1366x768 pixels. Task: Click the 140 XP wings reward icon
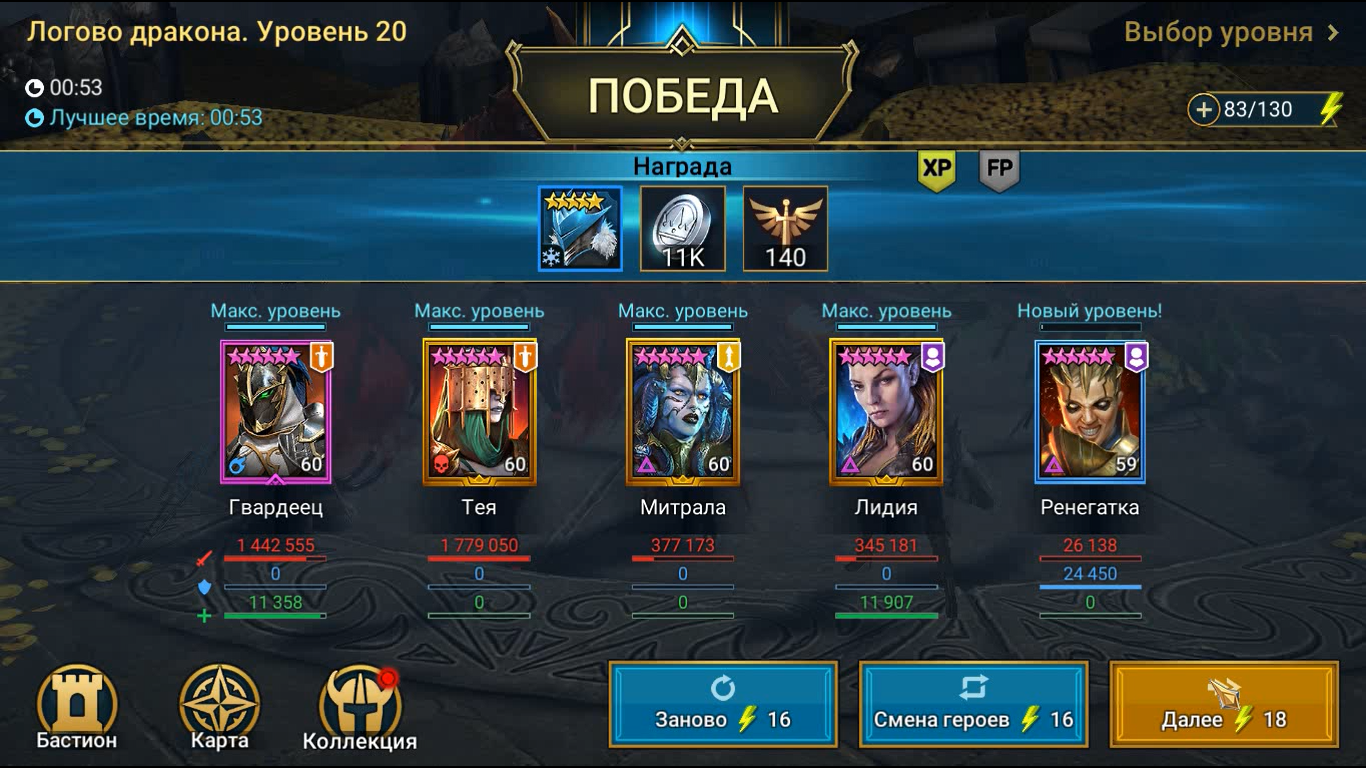pyautogui.click(x=785, y=228)
